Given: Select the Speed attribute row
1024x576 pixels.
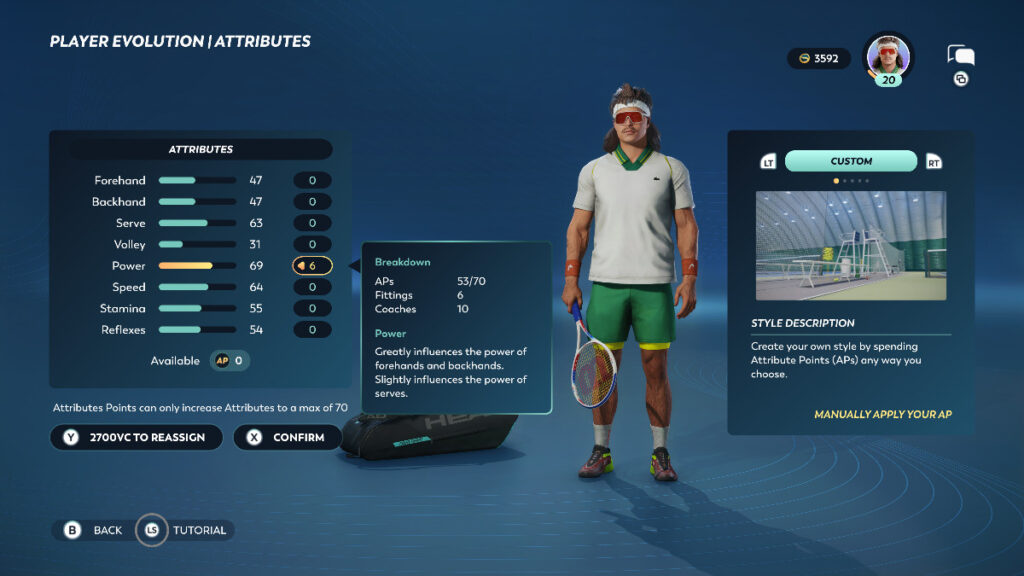Looking at the screenshot, I should click(x=200, y=287).
